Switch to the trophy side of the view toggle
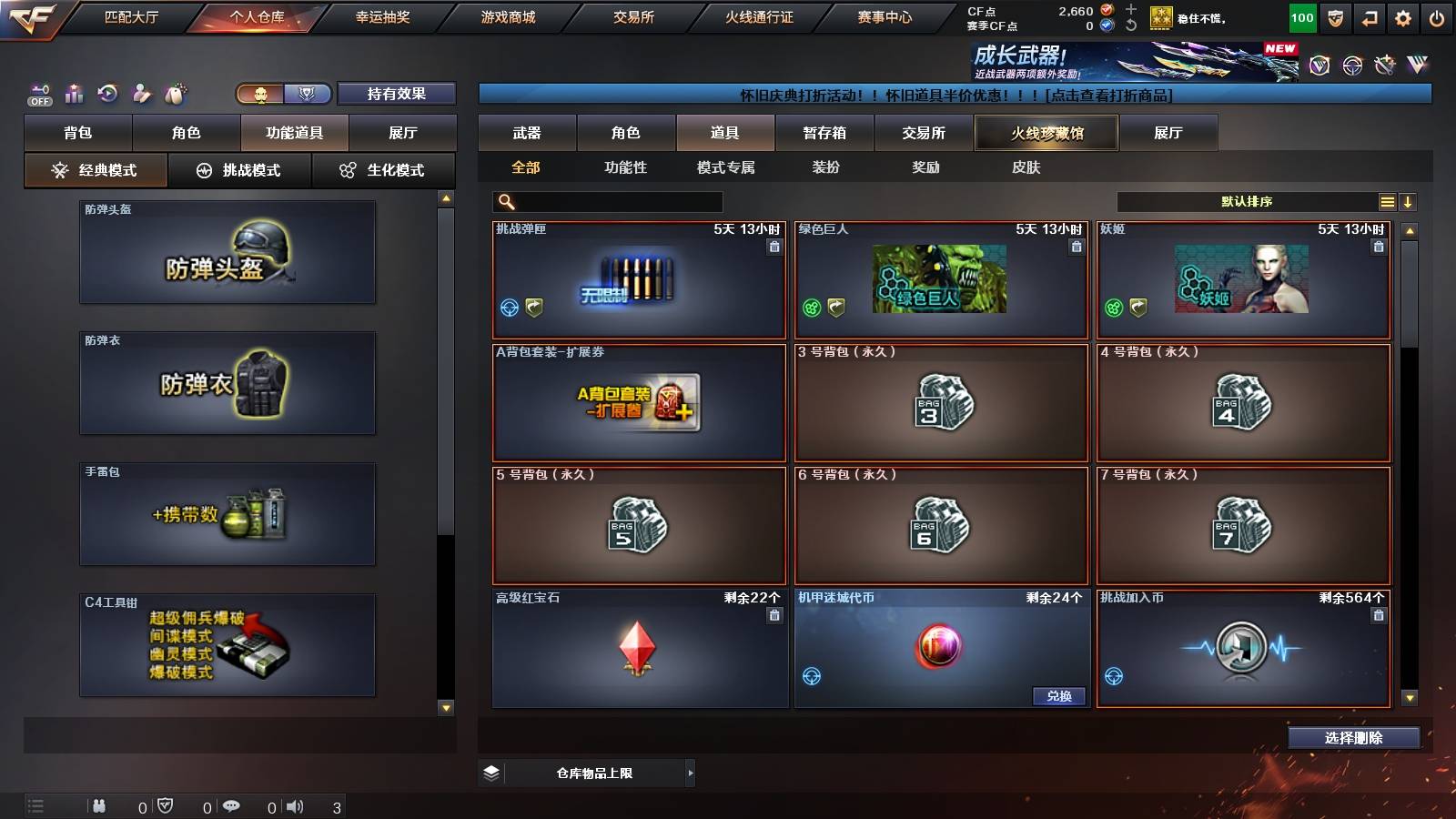This screenshot has width=1456, height=819. (310, 94)
